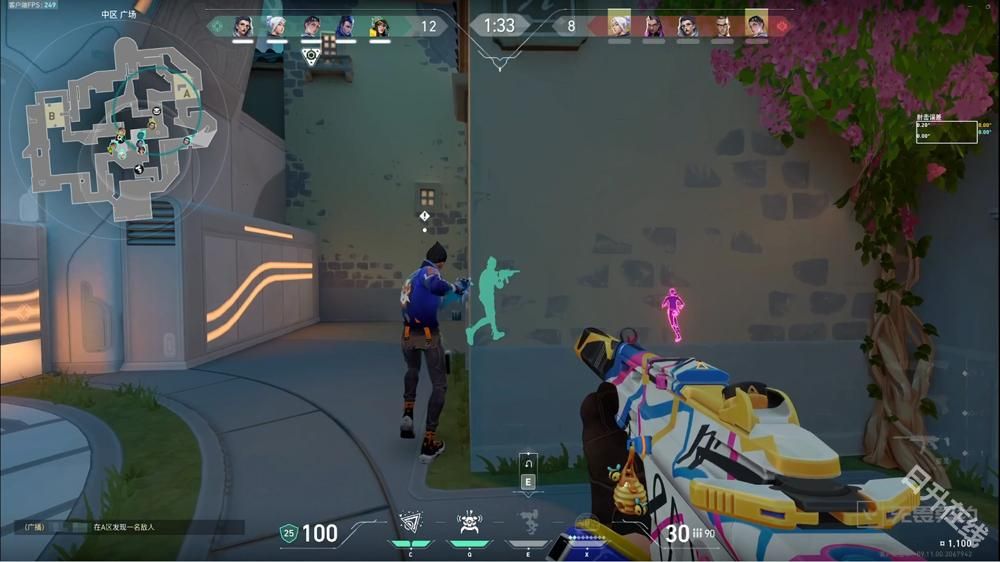Activate the triangle-shaped C ability
Viewport: 1000px width, 562px height.
[410, 522]
